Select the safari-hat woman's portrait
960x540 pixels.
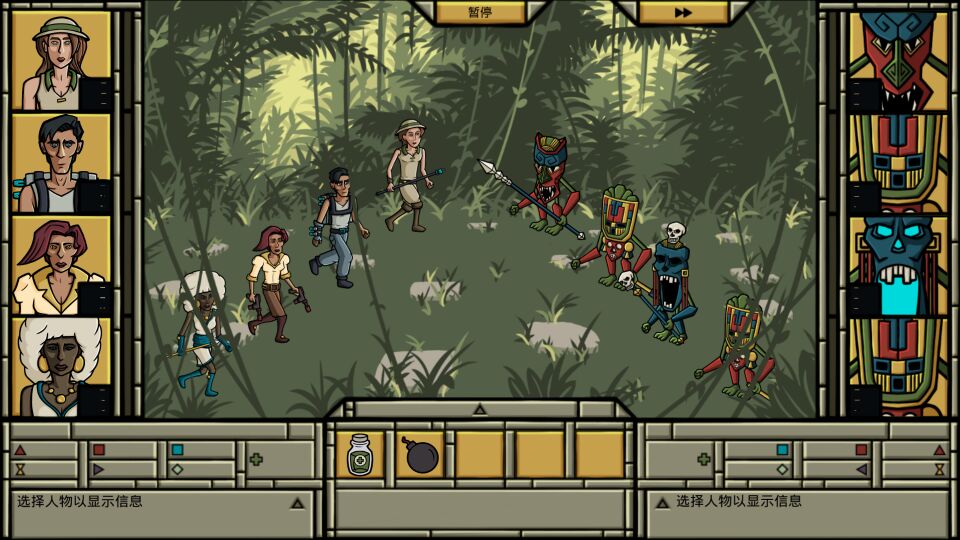(61, 61)
